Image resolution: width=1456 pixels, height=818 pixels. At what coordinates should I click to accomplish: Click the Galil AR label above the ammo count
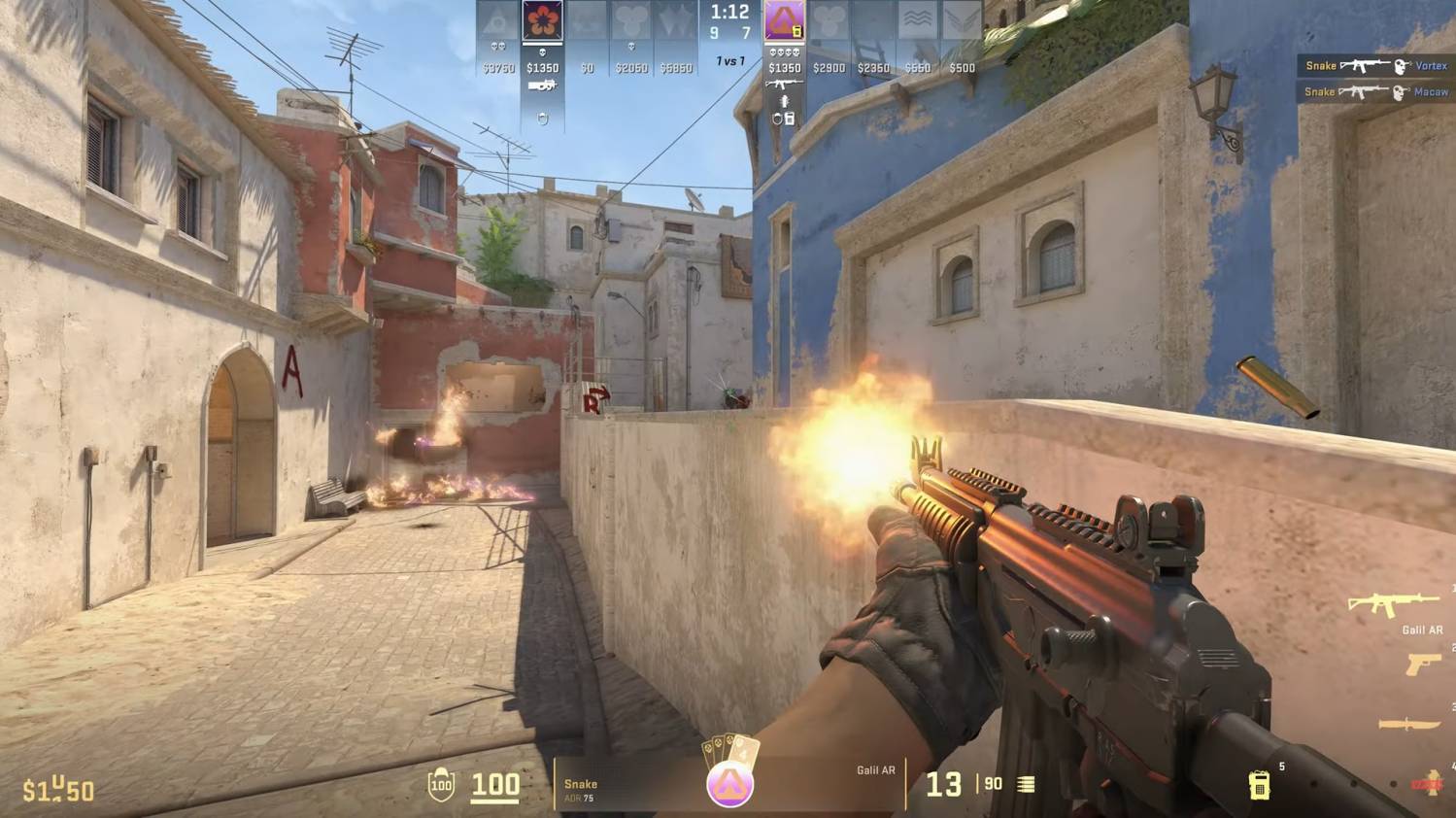tap(877, 771)
